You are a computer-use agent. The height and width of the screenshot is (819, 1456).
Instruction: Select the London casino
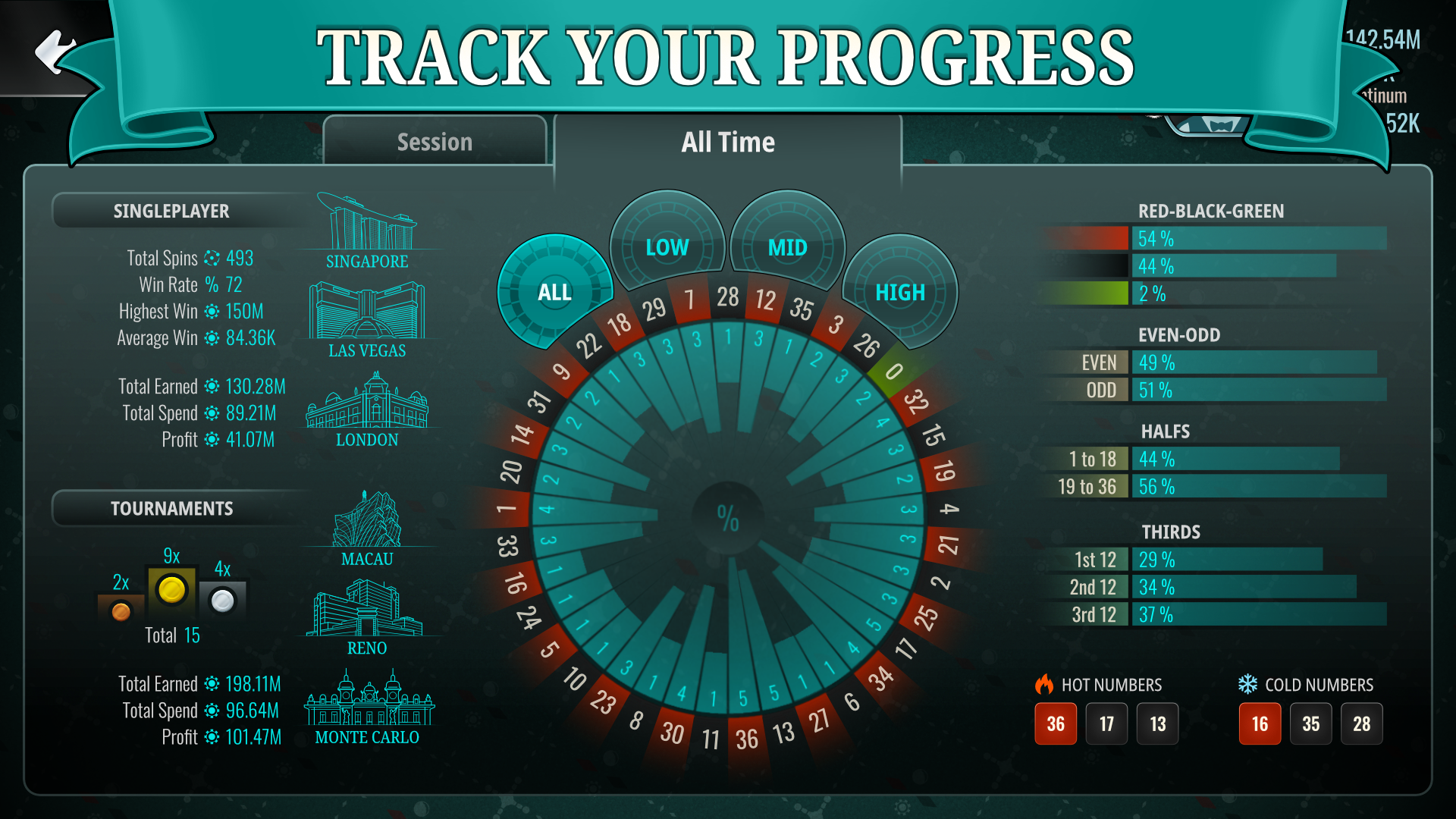(367, 409)
